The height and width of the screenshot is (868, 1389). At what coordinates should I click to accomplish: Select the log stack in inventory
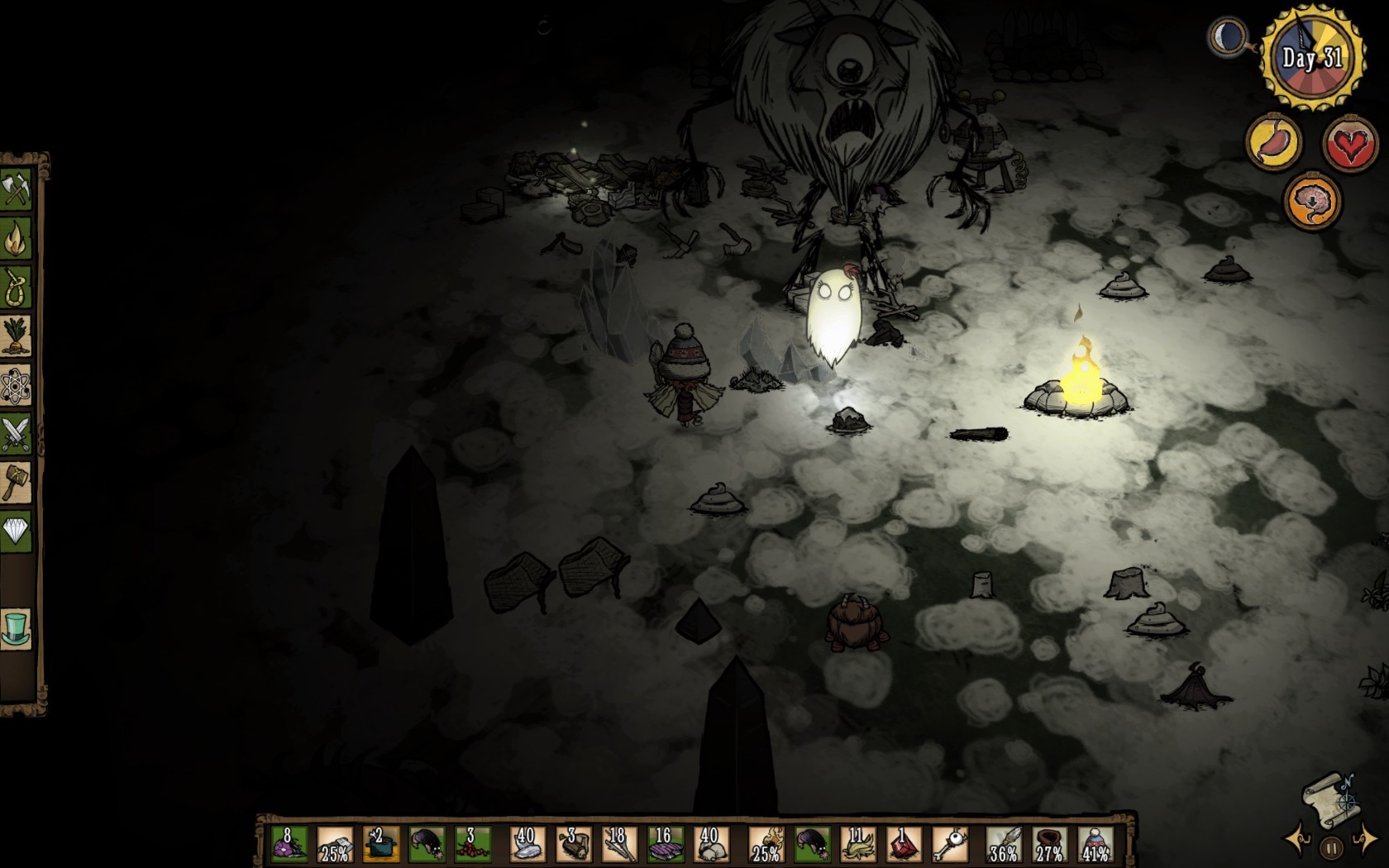pyautogui.click(x=572, y=845)
